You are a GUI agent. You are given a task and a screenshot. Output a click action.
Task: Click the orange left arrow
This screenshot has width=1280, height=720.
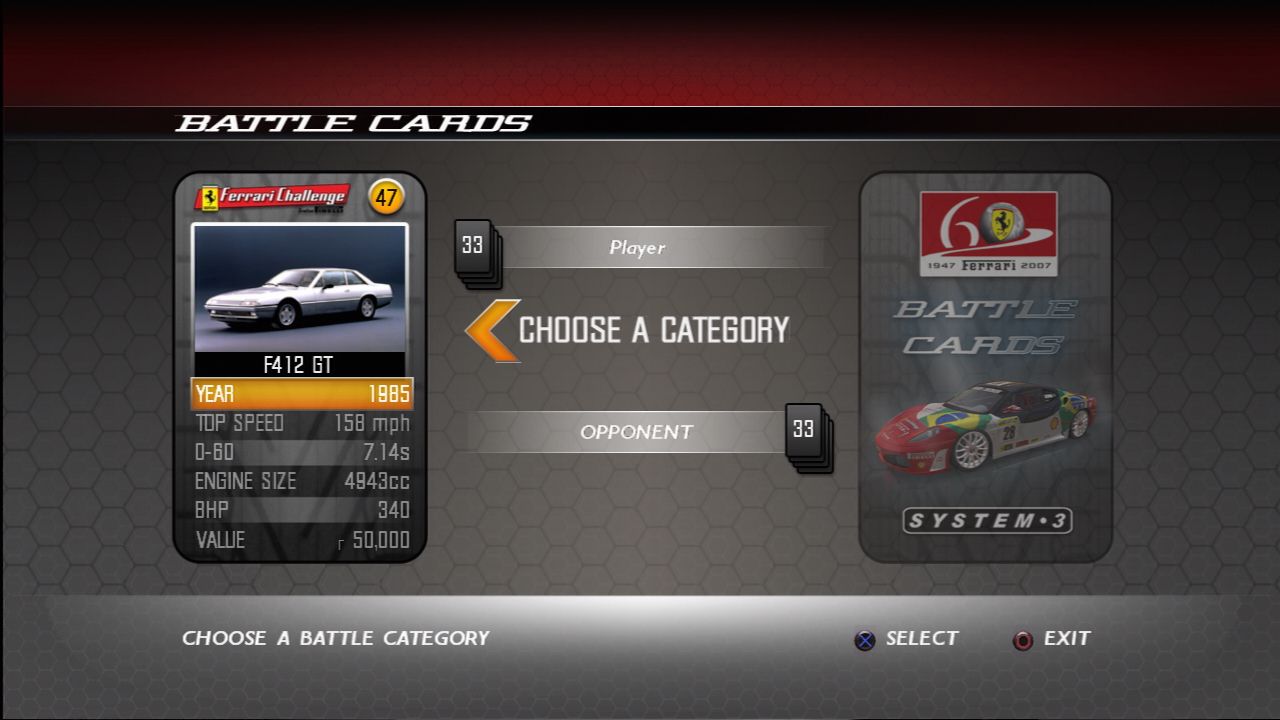pos(493,330)
